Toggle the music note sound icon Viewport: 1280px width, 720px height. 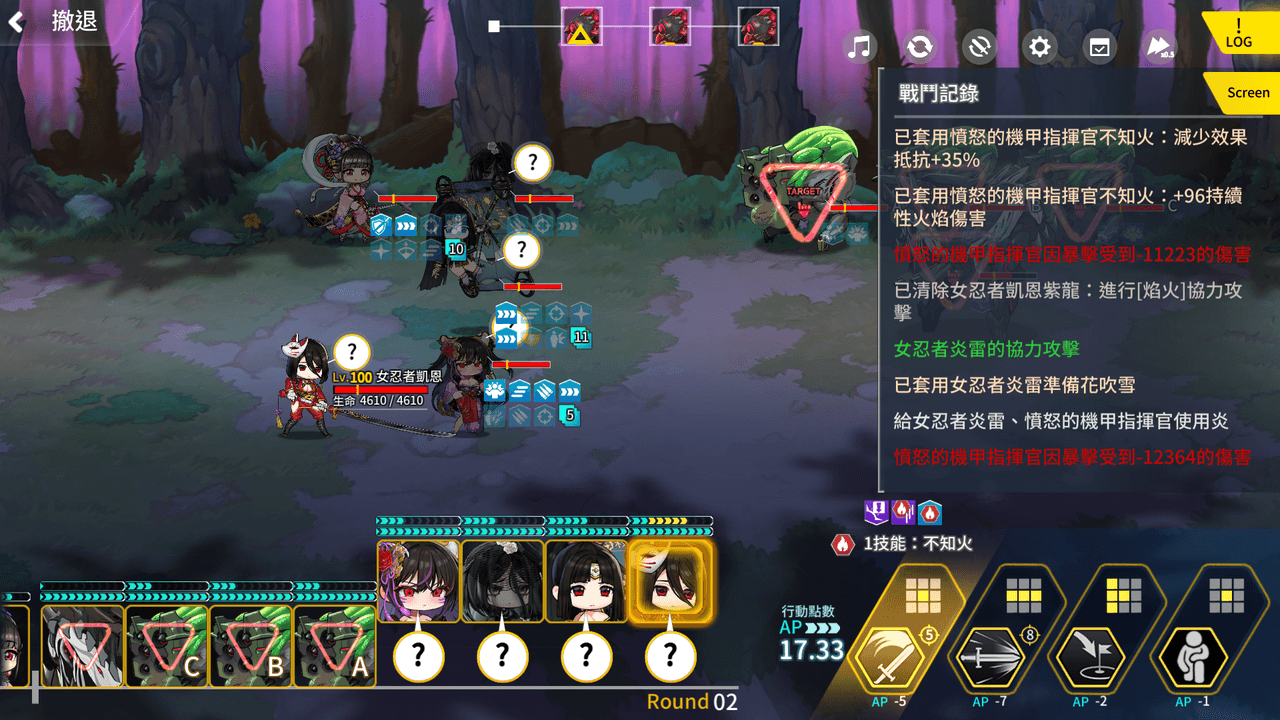pyautogui.click(x=859, y=46)
